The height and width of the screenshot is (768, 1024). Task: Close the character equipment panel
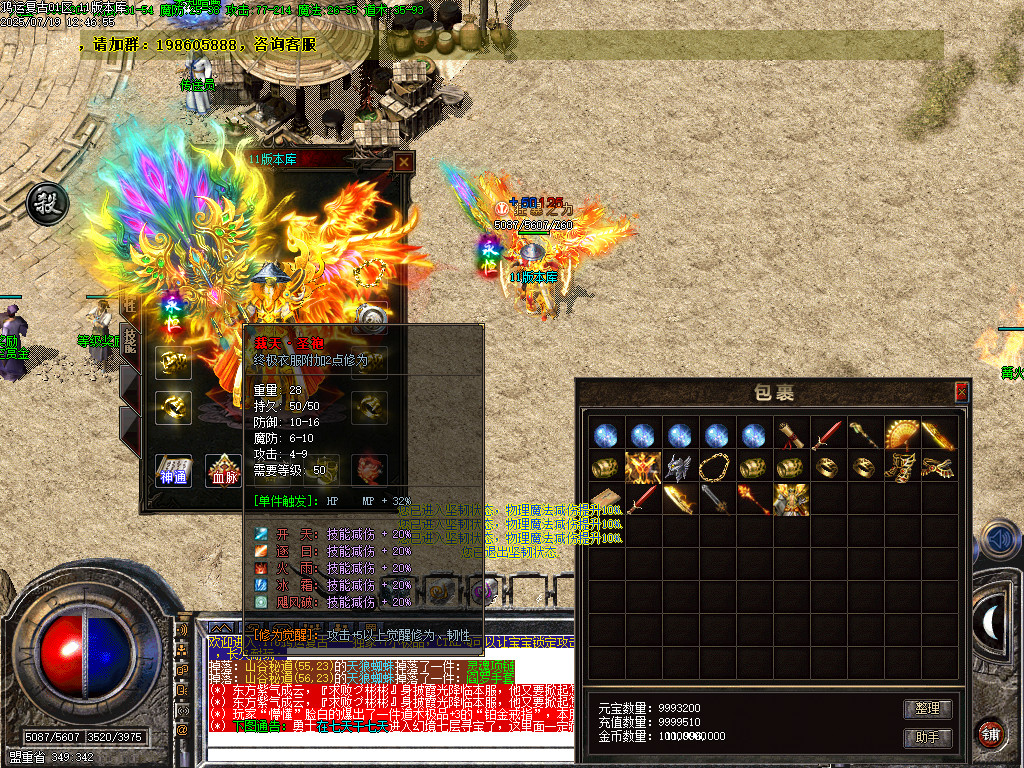coord(403,162)
